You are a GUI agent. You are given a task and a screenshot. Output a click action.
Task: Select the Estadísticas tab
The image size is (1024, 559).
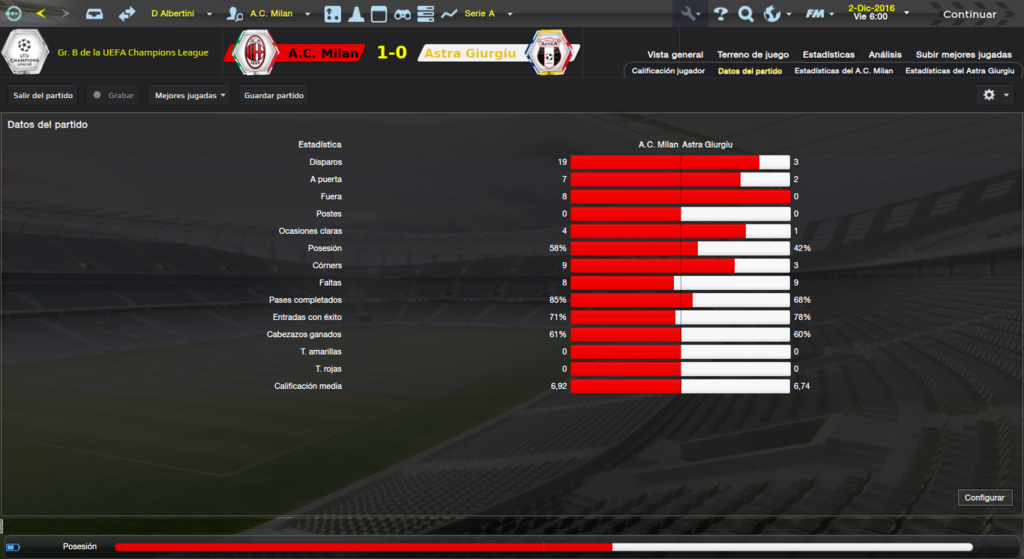[828, 54]
